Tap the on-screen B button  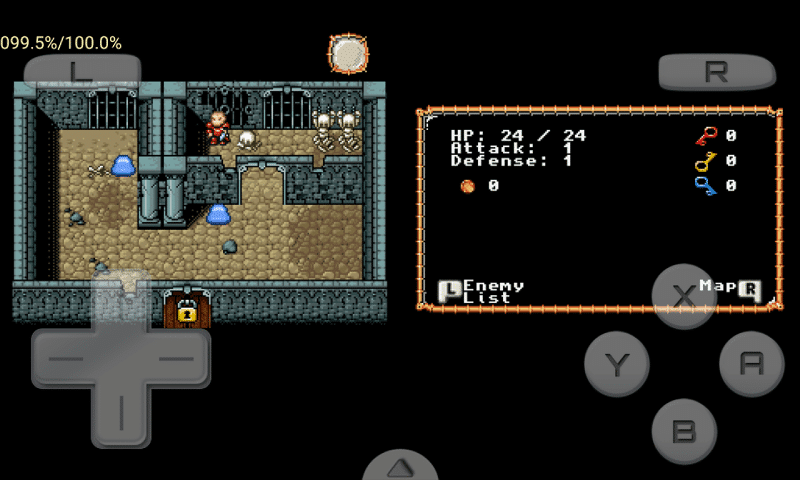685,431
